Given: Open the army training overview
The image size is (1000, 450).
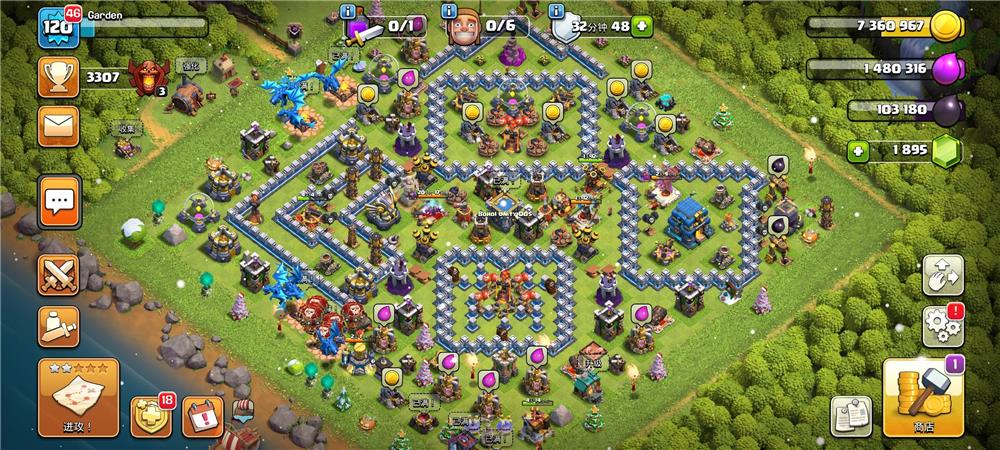Looking at the screenshot, I should (59, 327).
